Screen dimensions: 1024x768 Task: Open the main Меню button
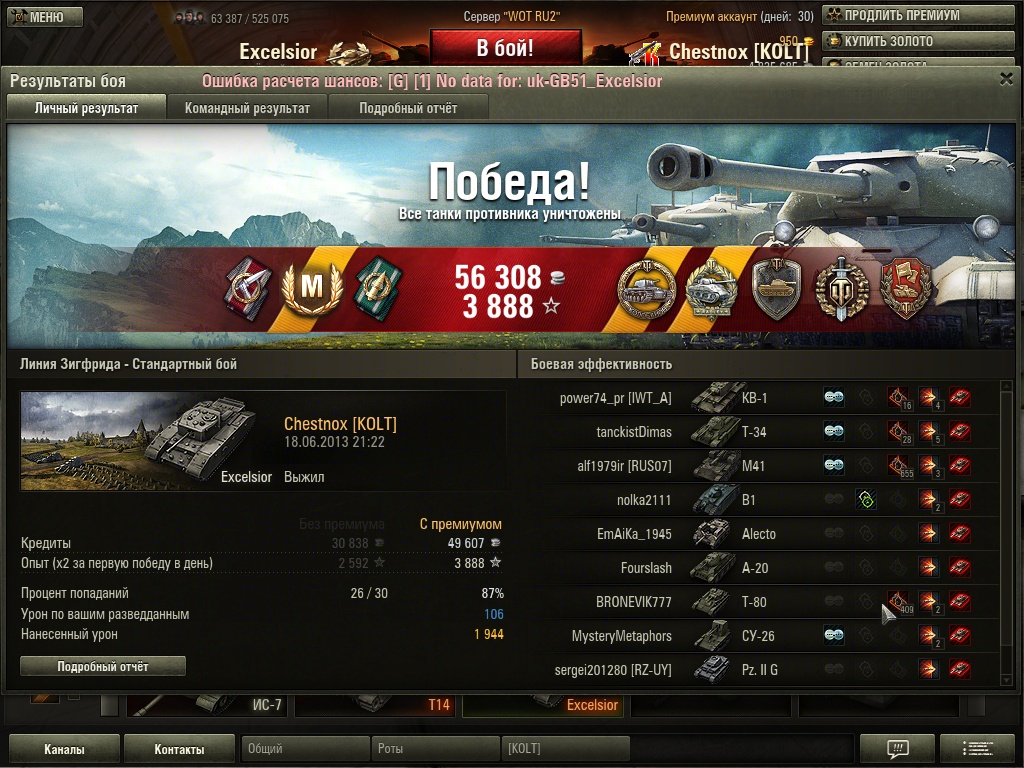point(36,17)
